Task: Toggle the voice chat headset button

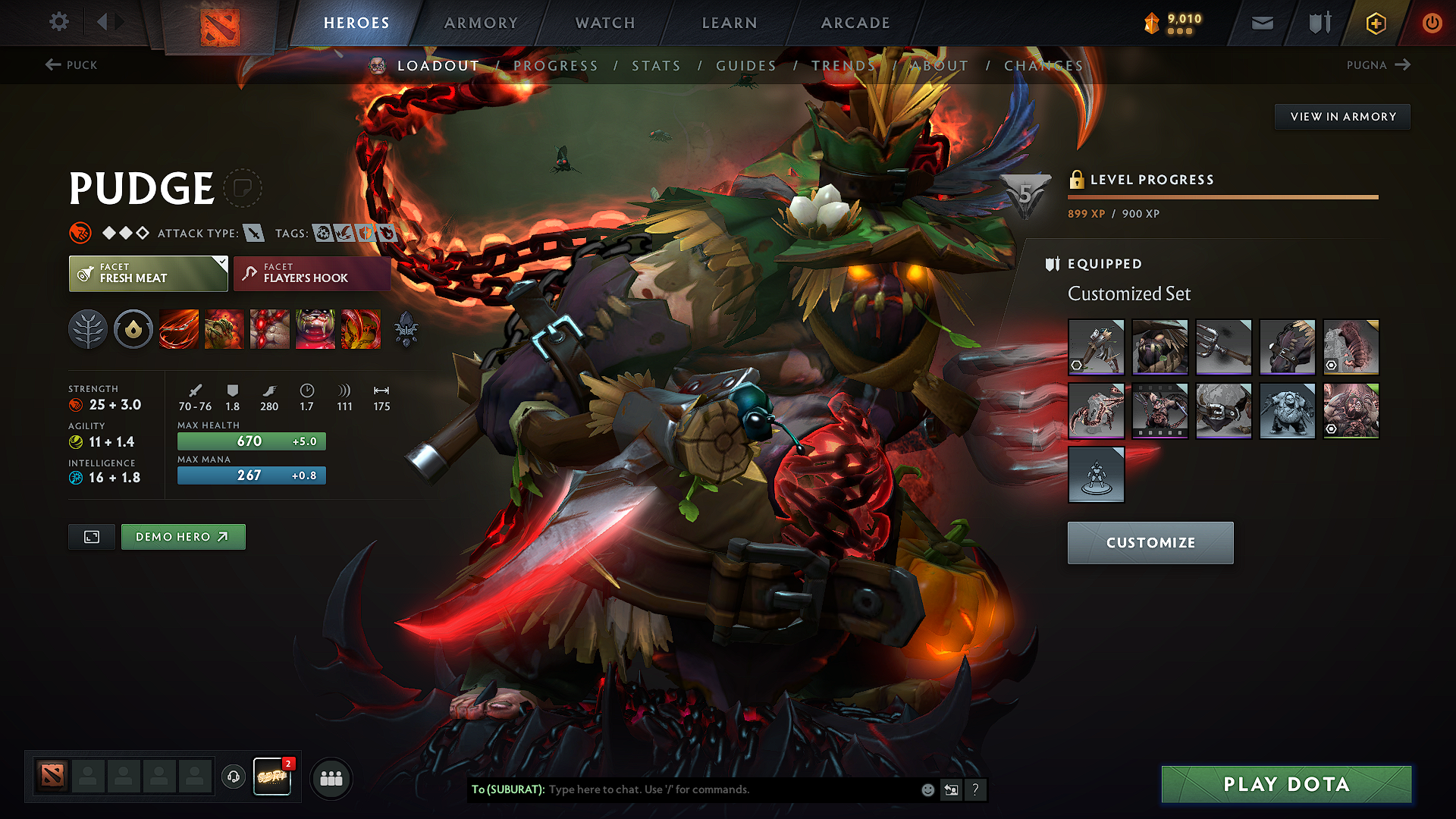Action: tap(233, 778)
